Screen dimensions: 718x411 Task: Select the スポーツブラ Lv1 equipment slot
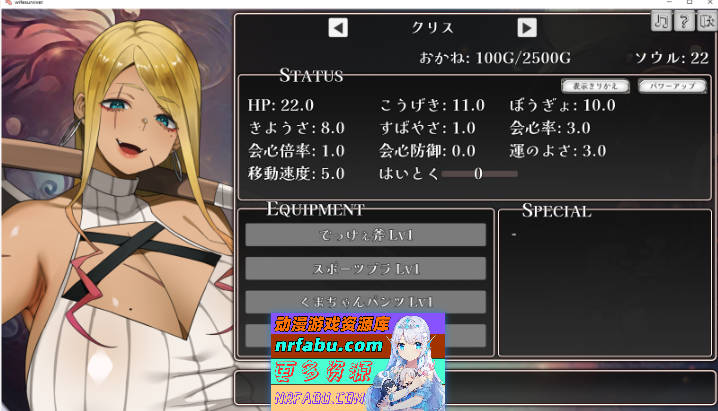click(x=365, y=268)
